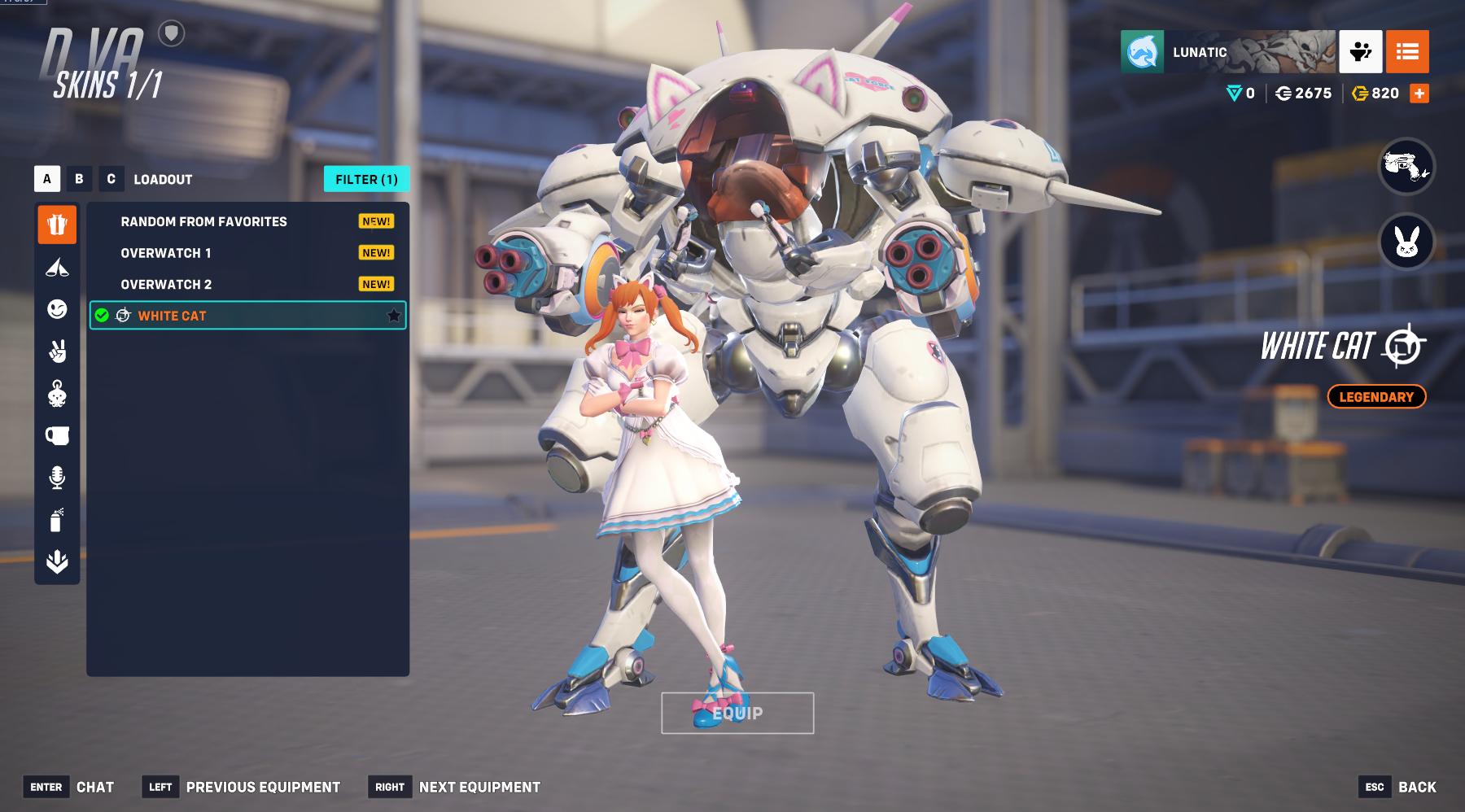Viewport: 1465px width, 812px height.
Task: Open the spray can category
Action: click(x=57, y=520)
